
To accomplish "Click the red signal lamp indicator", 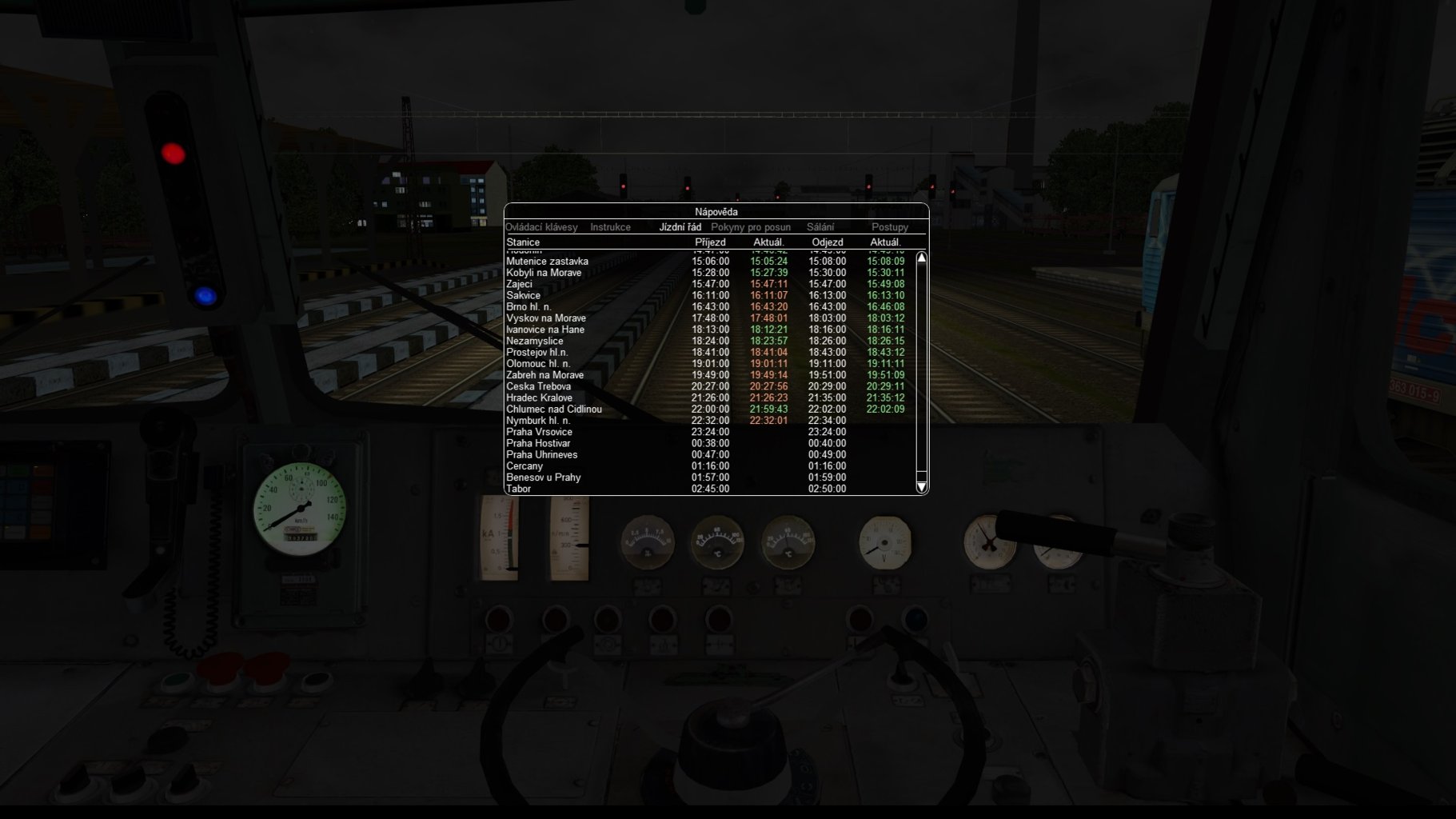I will coord(172,152).
